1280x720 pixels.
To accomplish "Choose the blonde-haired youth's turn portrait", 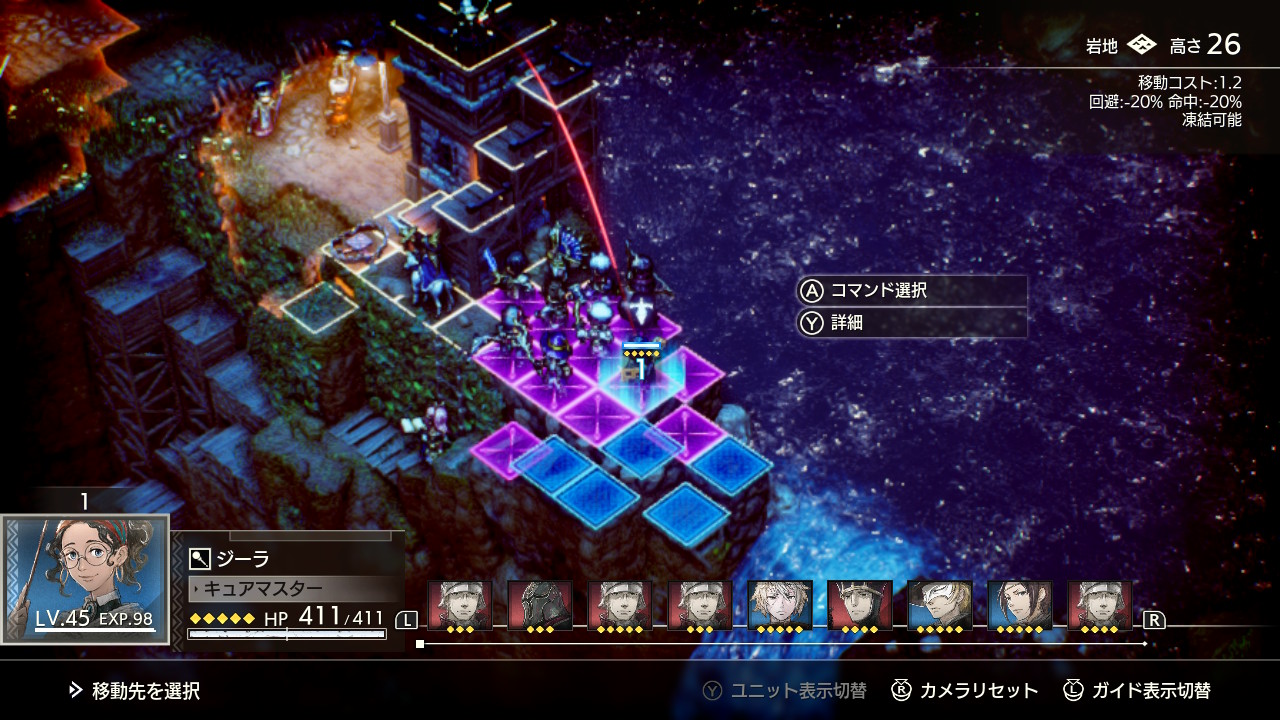I will tap(780, 605).
